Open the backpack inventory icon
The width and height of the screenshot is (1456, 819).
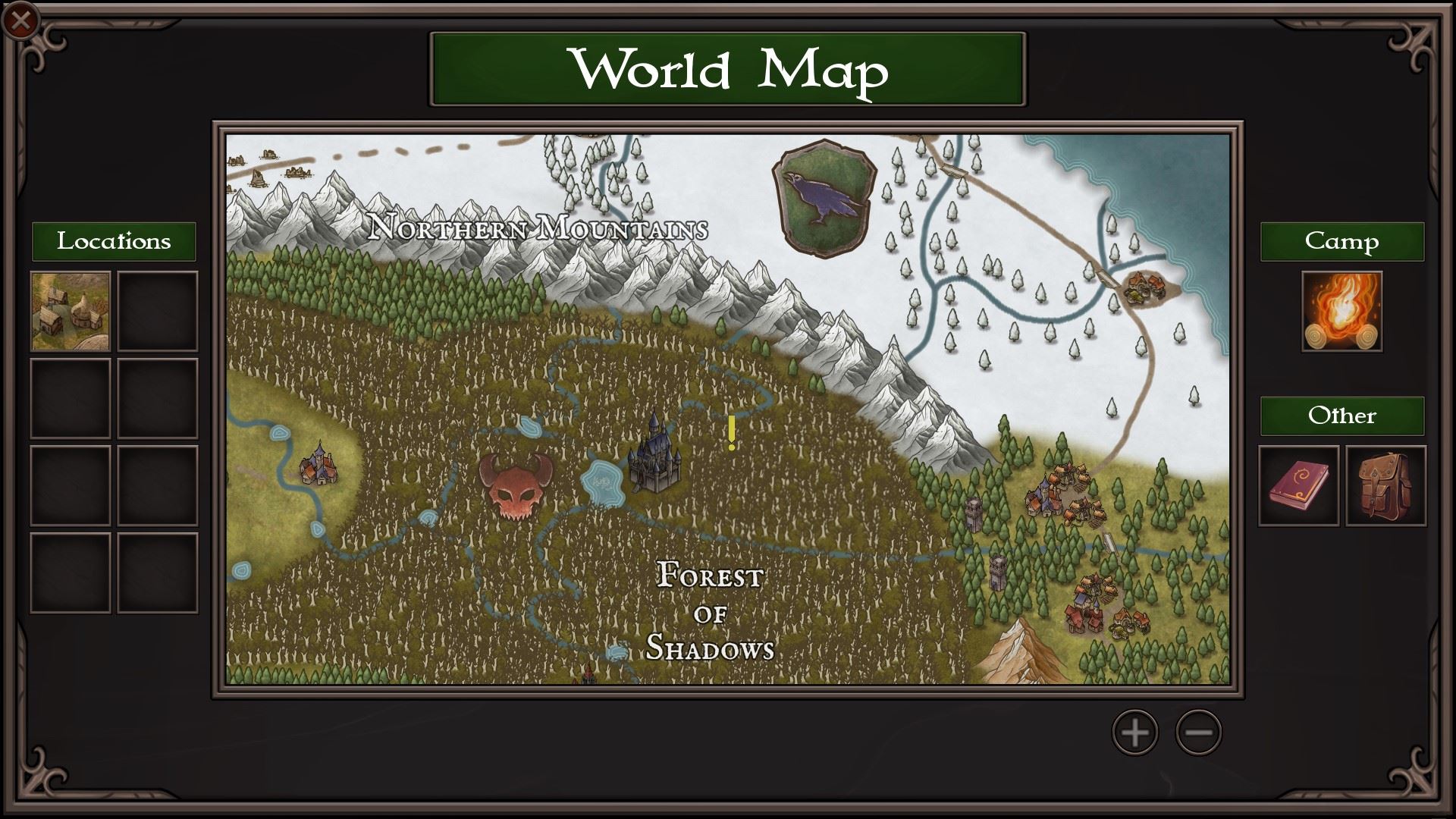click(x=1387, y=486)
